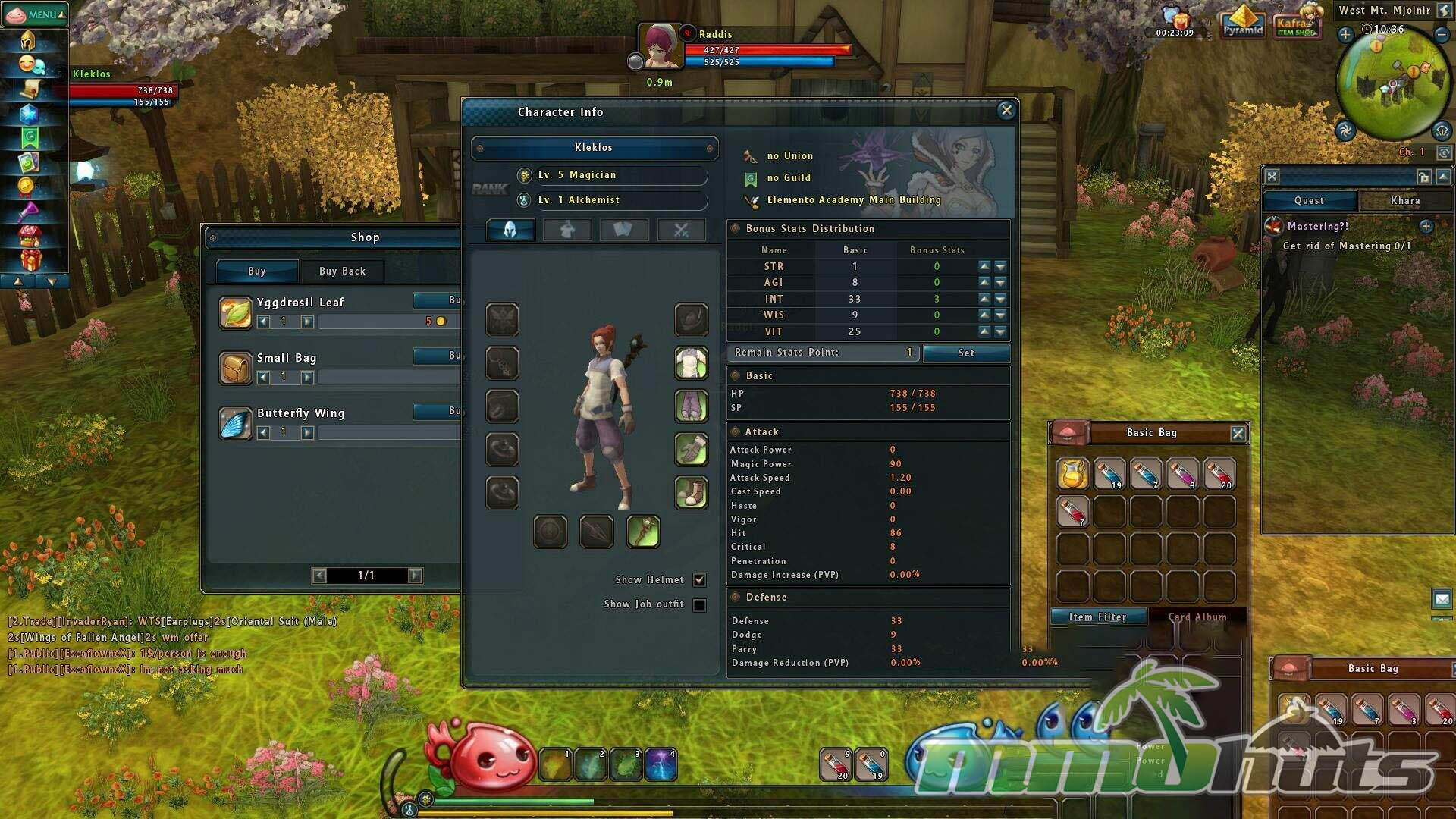Toggle the Show Helmet checkbox
This screenshot has height=819, width=1456.
tap(699, 580)
